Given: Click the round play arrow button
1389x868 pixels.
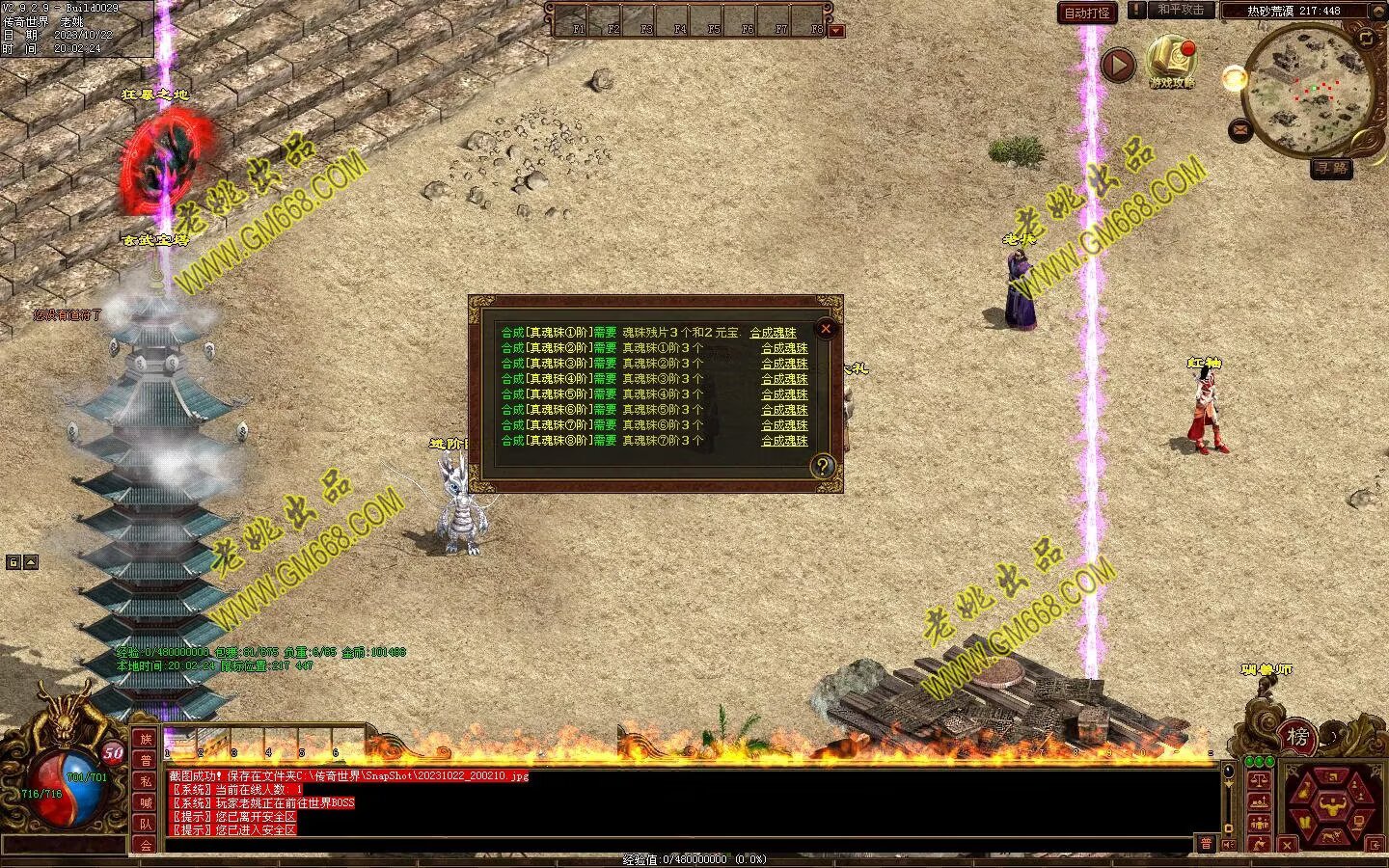Looking at the screenshot, I should pos(1118,66).
